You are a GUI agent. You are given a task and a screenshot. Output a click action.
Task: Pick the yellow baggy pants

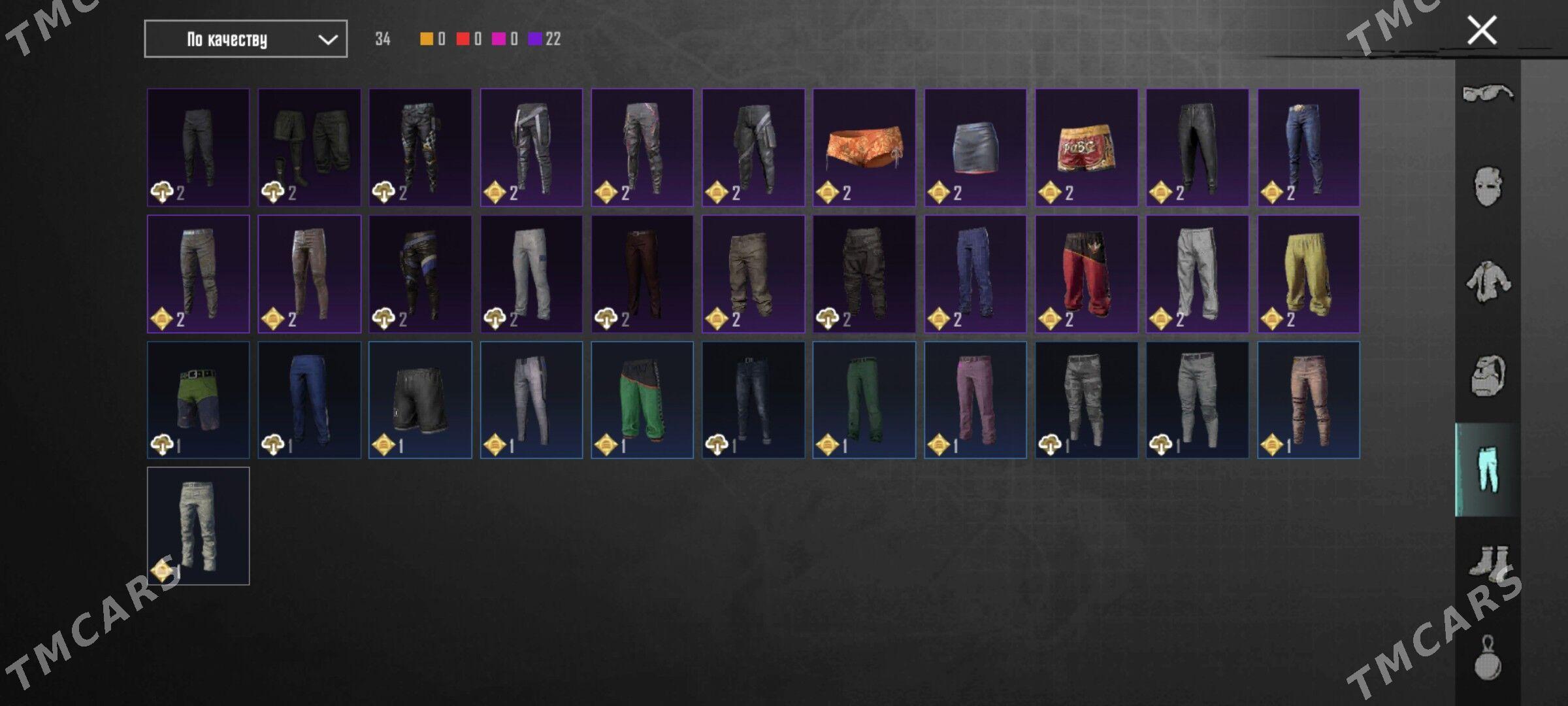tap(1308, 274)
